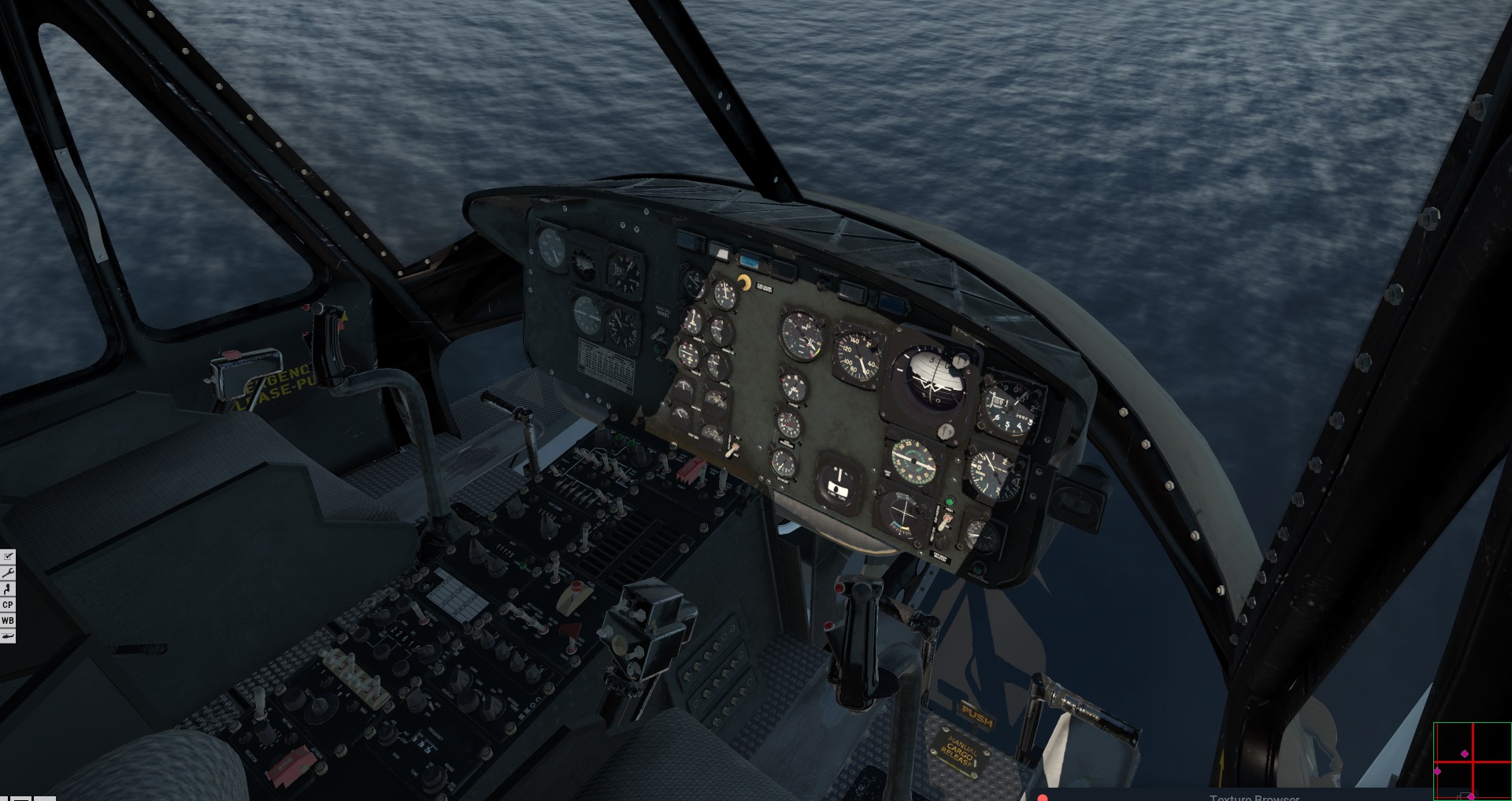Viewport: 1512px width, 801px height.
Task: Open settings with the wrench sidebar icon
Action: pyautogui.click(x=6, y=573)
